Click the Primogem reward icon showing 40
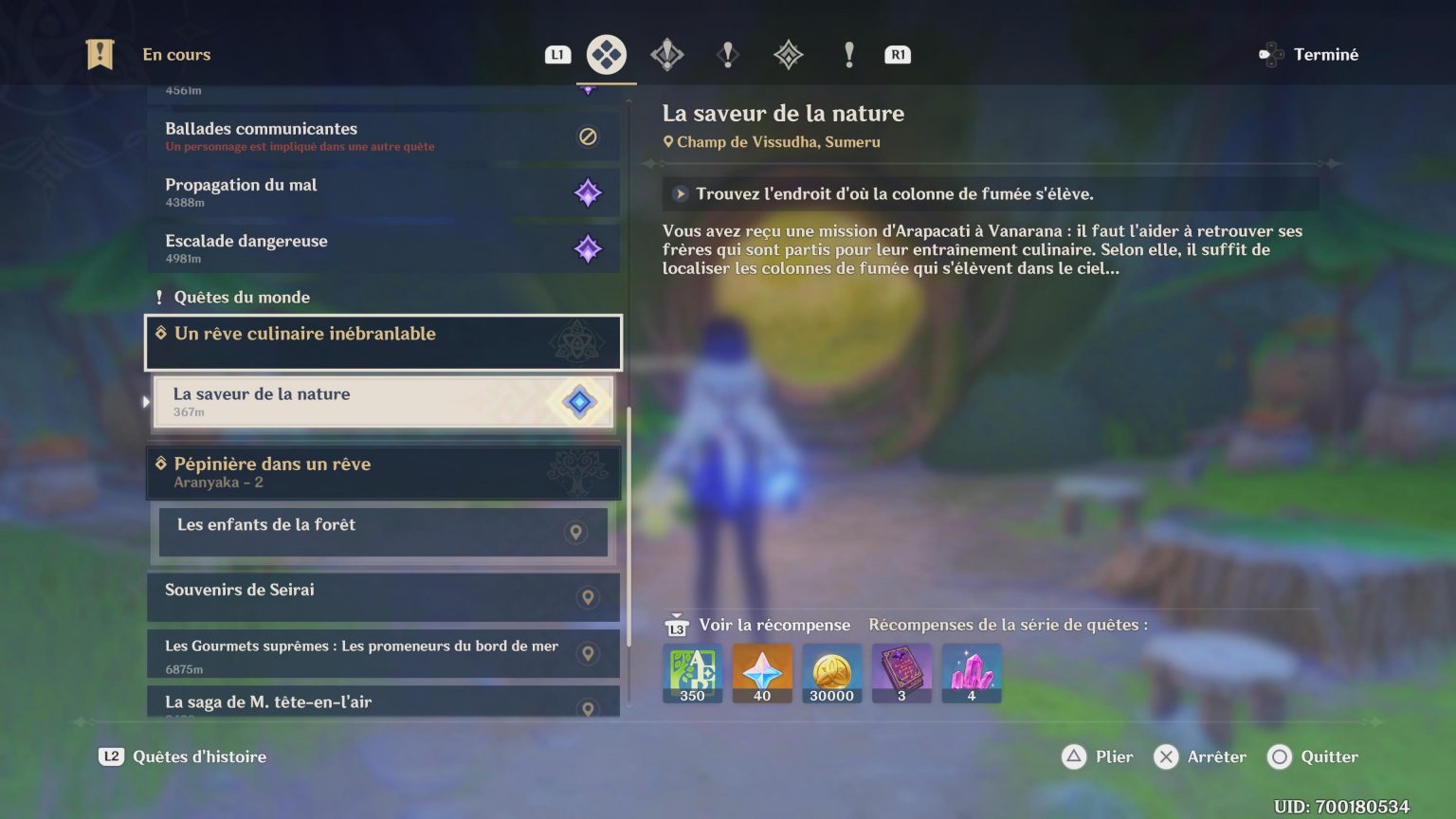Screen dimensions: 1456x819 [x=762, y=673]
